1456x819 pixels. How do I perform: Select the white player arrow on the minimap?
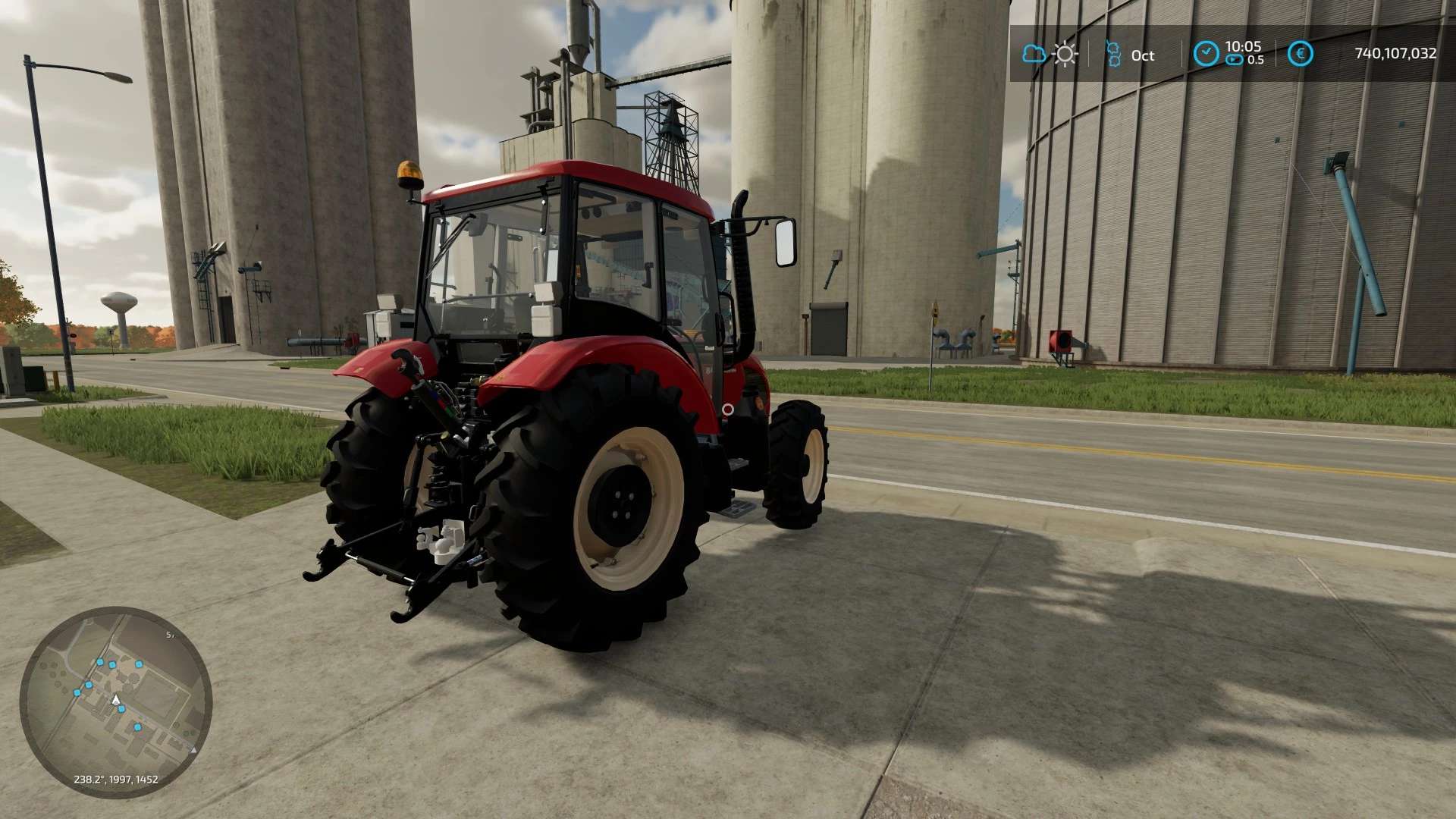pyautogui.click(x=116, y=699)
